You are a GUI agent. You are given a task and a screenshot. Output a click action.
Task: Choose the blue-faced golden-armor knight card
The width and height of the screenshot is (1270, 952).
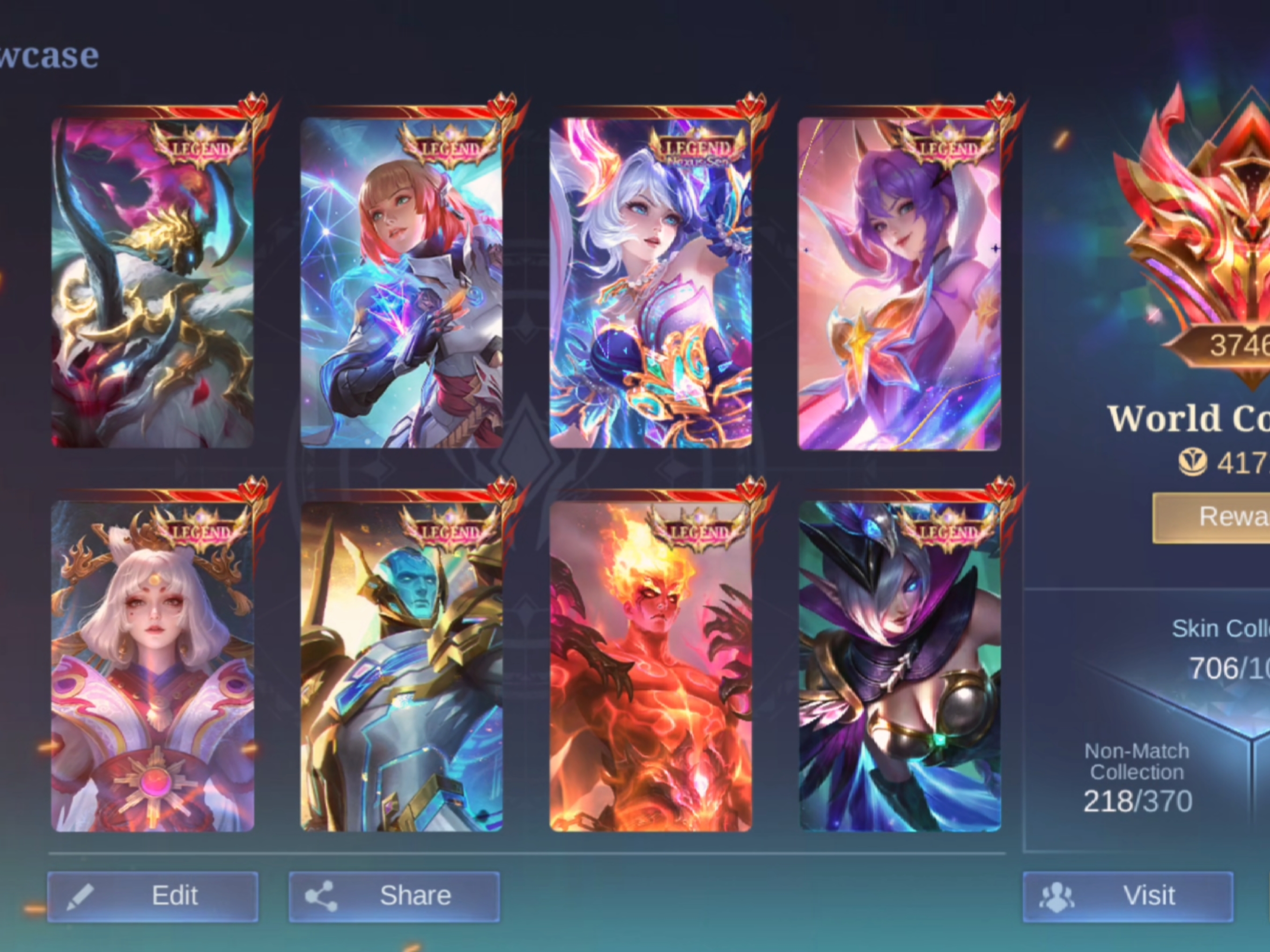pos(401,666)
